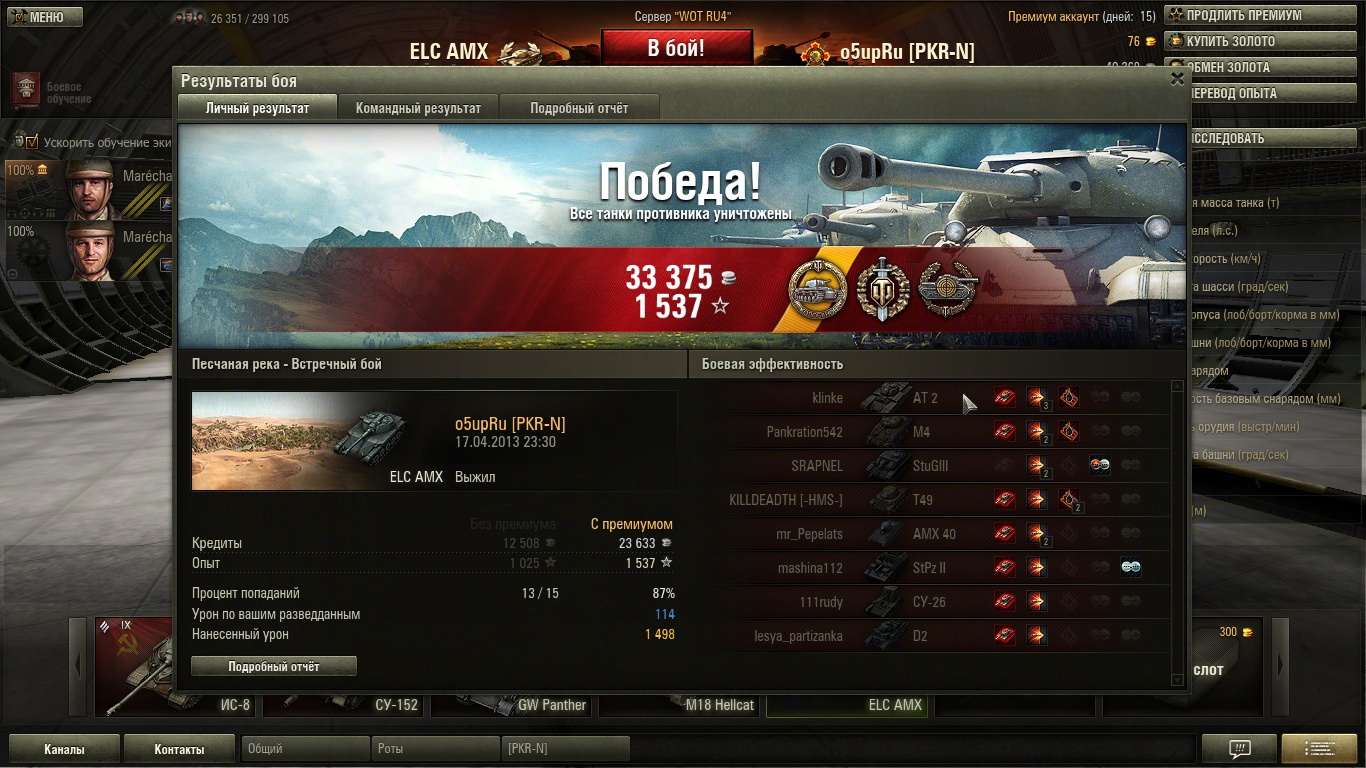
Task: Select the Роты chat tab
Action: [x=435, y=749]
